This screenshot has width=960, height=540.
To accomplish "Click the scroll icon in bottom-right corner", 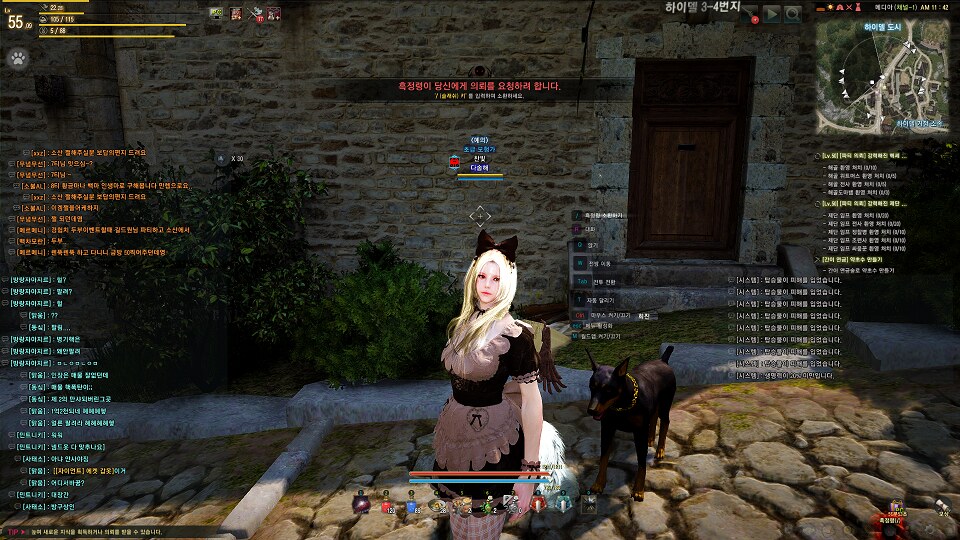I will [940, 505].
